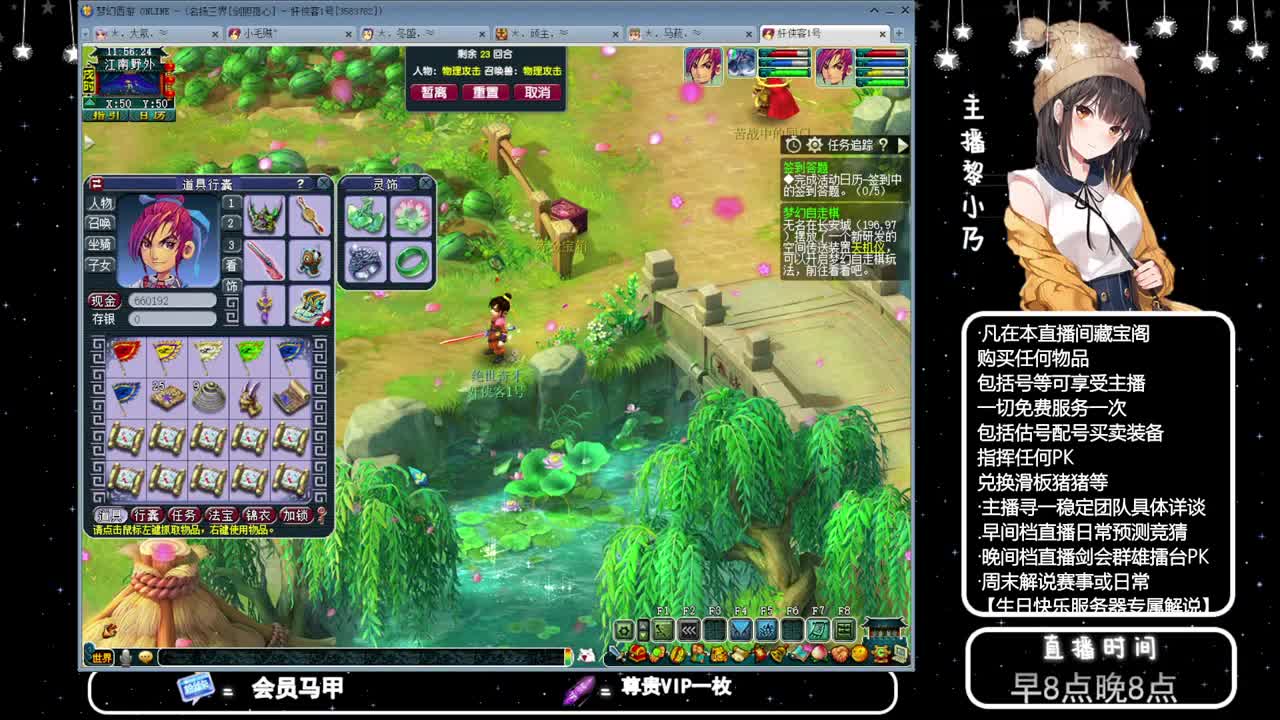Toggle the 加锁 lock tab in item bag
1280x720 pixels.
point(296,513)
